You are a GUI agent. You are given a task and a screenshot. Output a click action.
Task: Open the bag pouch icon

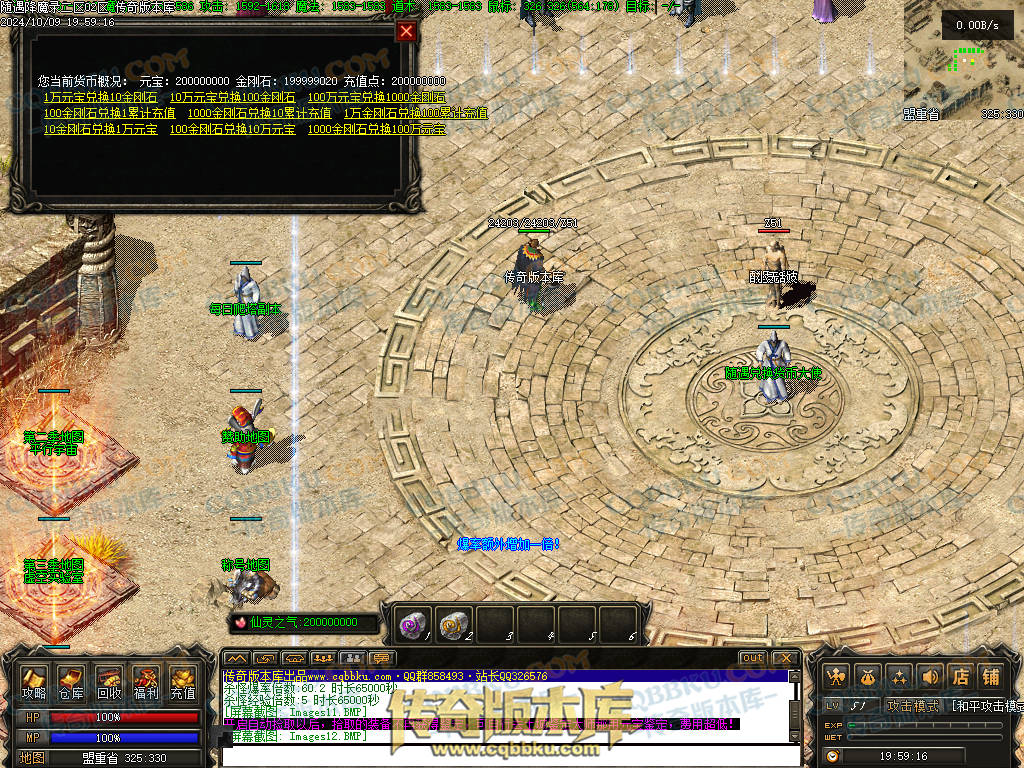pos(868,677)
